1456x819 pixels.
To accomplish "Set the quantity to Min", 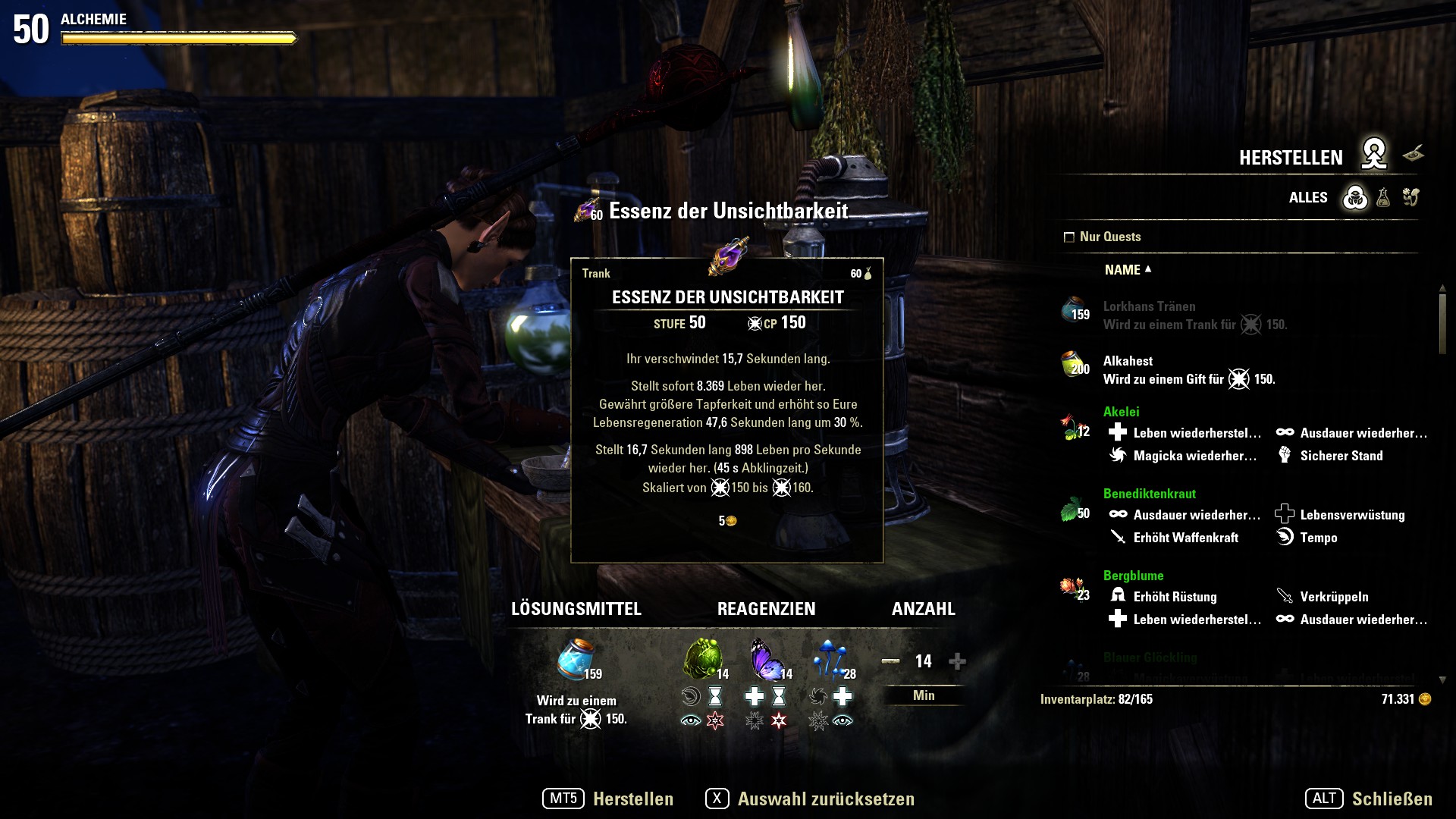I will pos(924,695).
